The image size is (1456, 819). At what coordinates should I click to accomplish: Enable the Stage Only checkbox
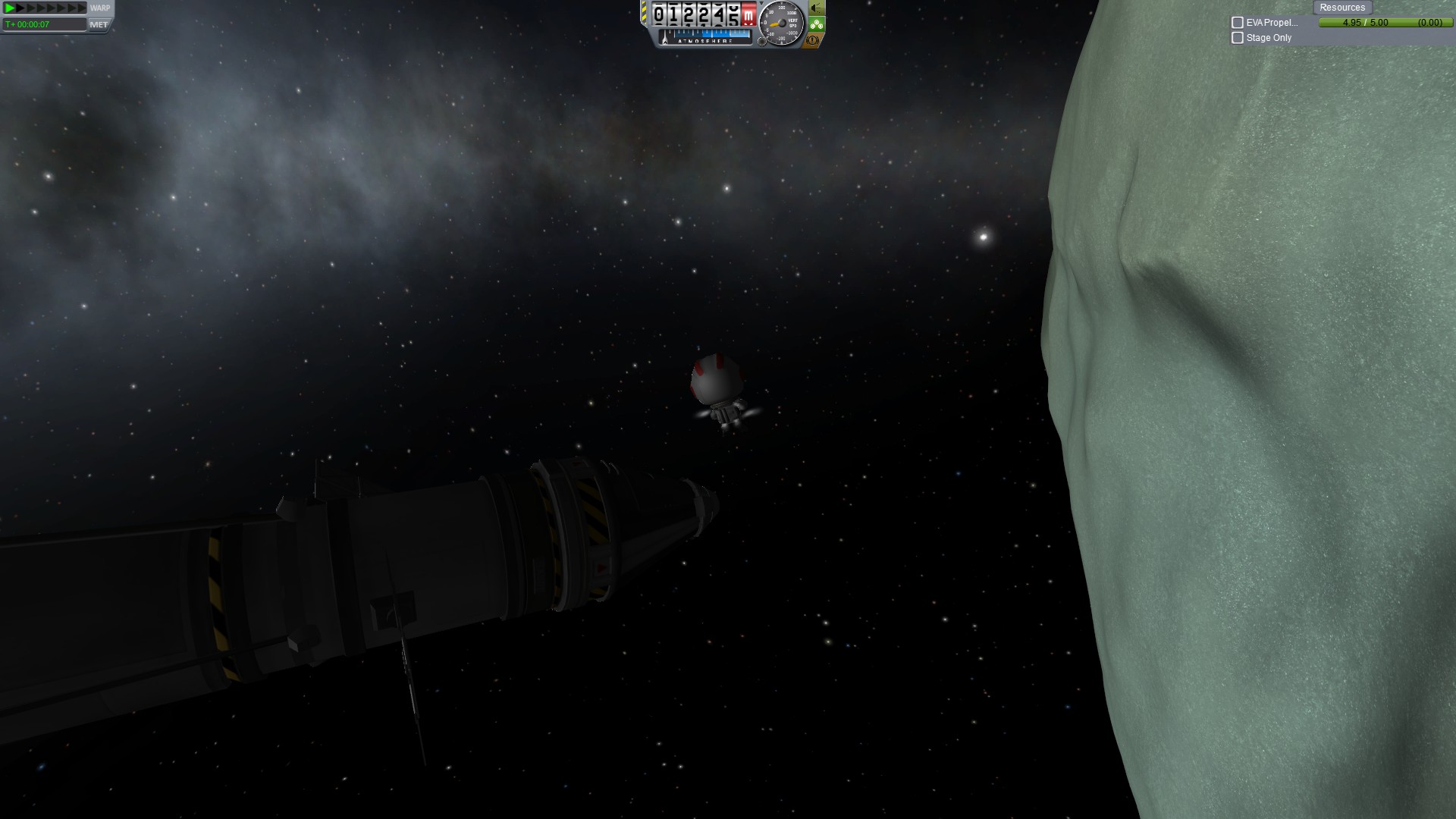[1238, 38]
